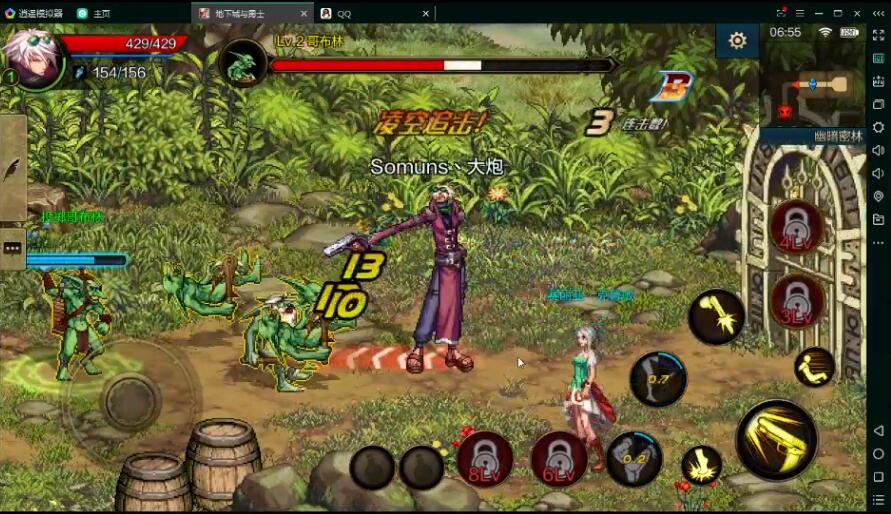
Task: Open the gear settings menu
Action: (x=737, y=41)
